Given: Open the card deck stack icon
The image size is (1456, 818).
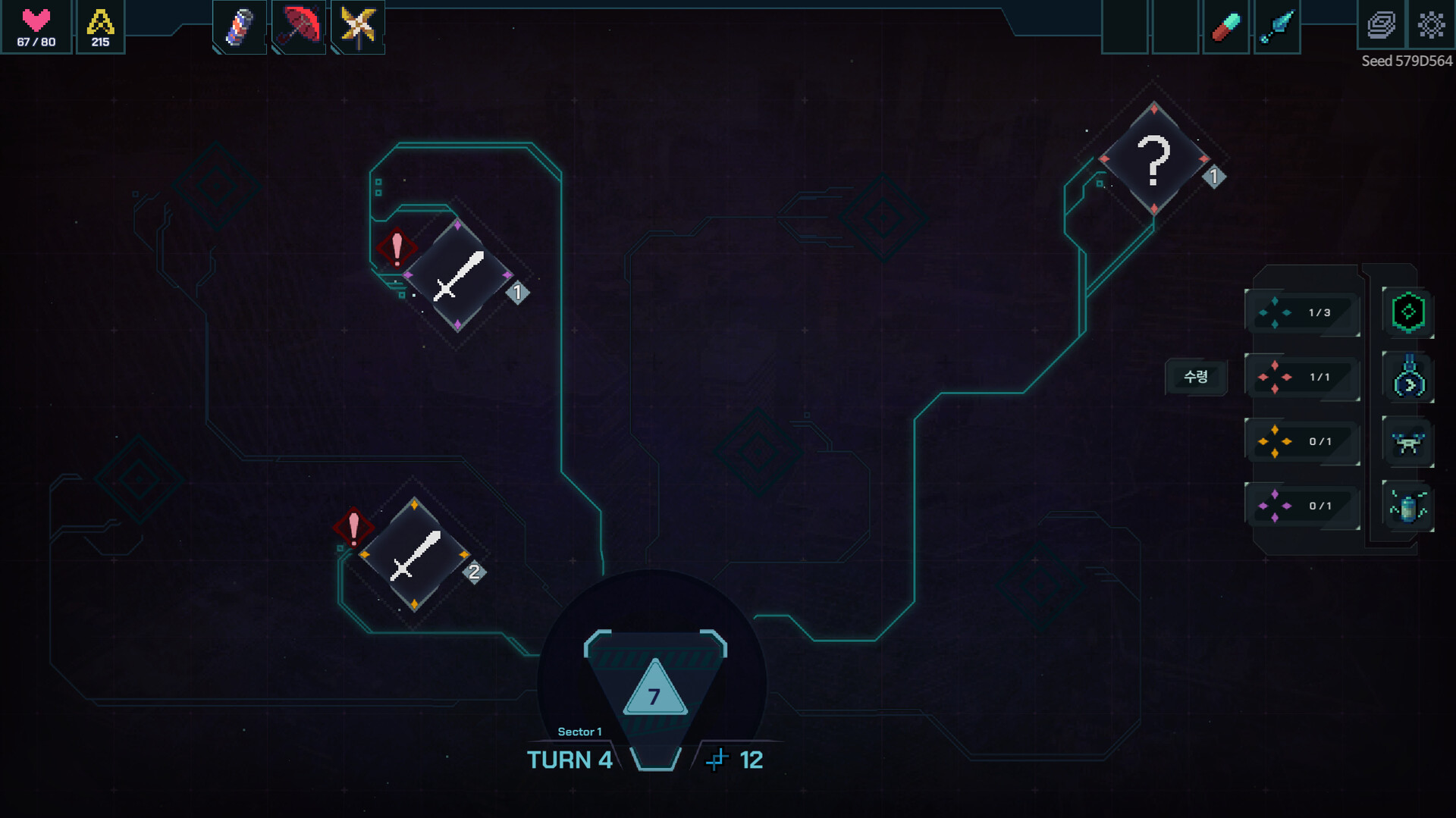Looking at the screenshot, I should click(x=1379, y=25).
